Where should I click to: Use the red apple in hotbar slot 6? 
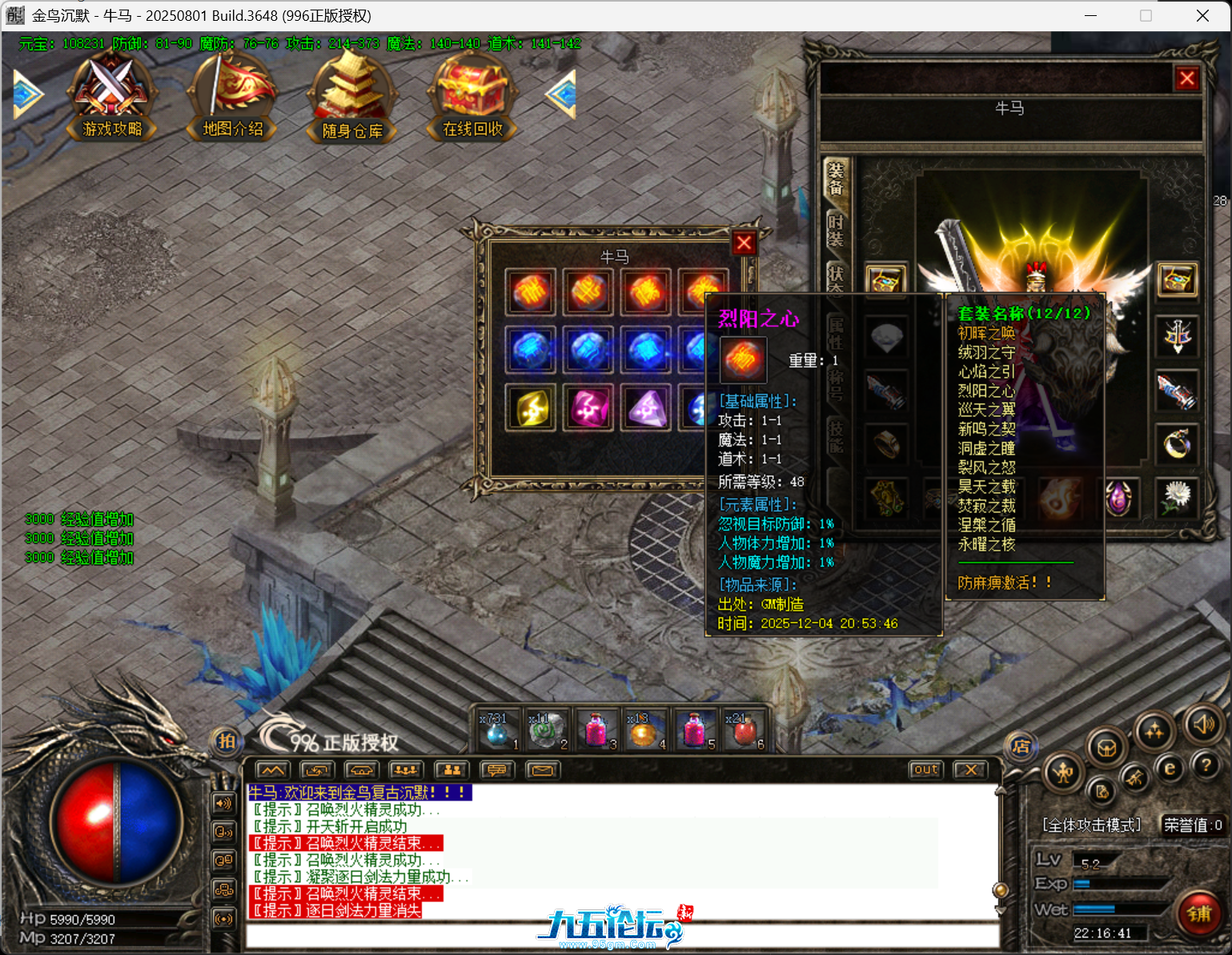(744, 729)
